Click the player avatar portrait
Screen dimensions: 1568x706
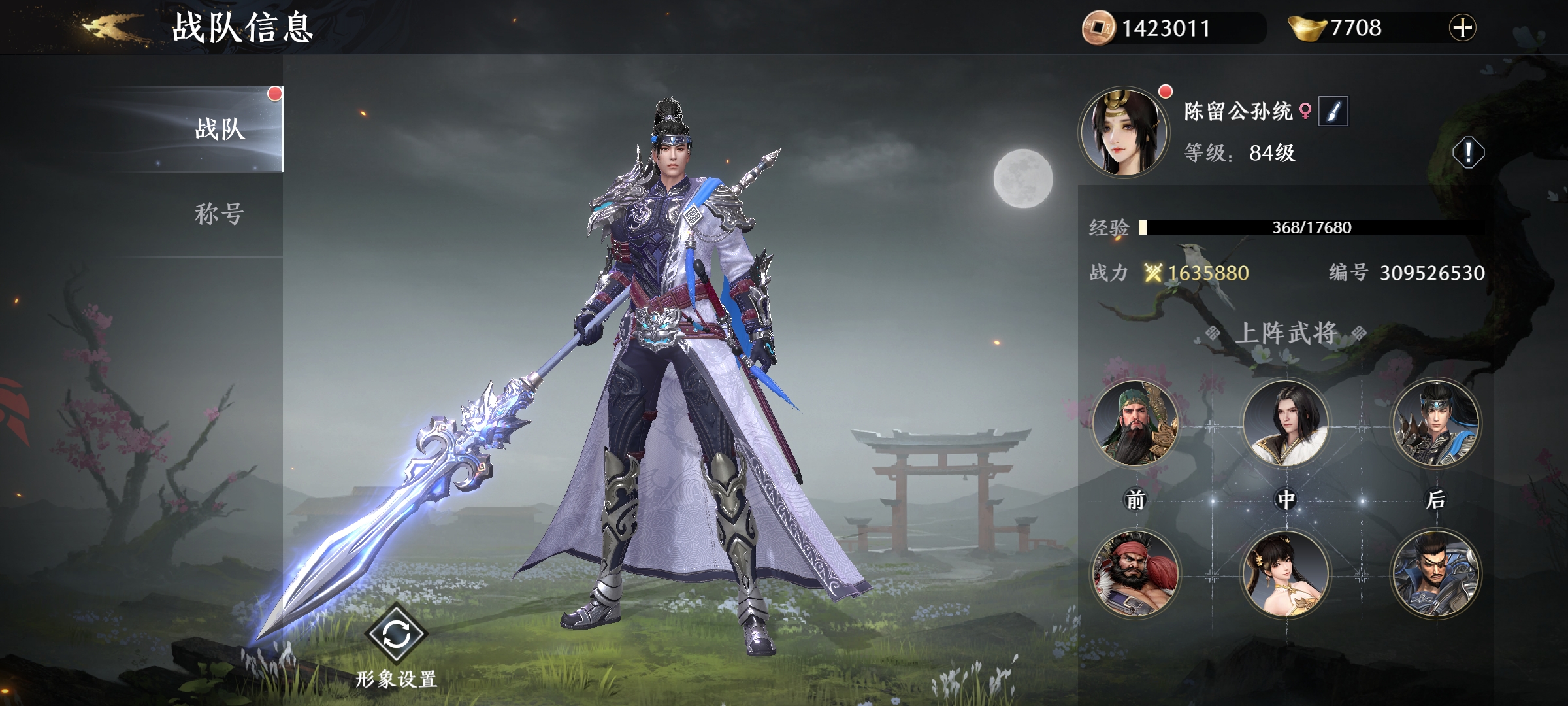(1123, 131)
